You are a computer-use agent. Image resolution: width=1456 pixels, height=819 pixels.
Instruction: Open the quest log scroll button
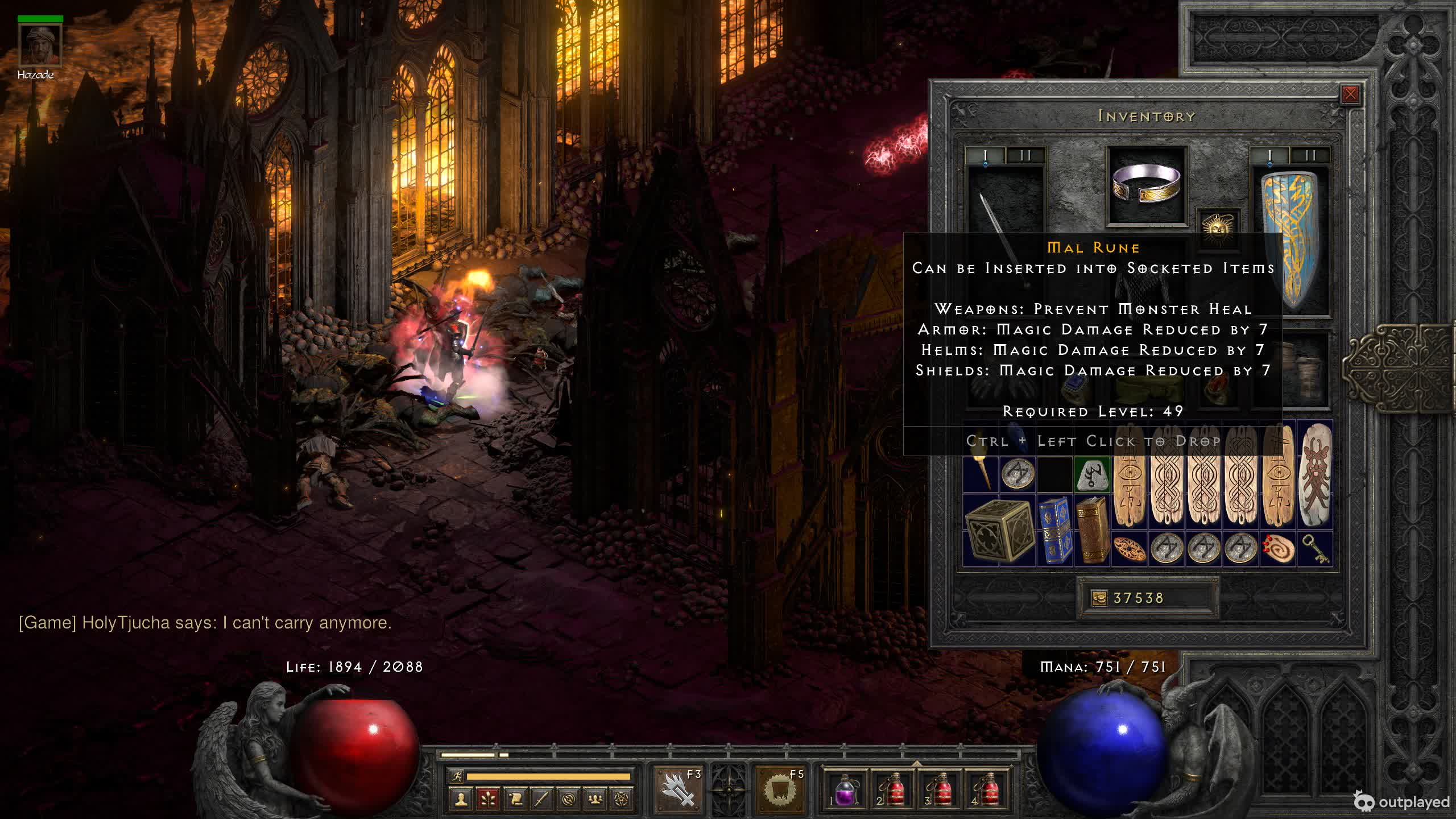[515, 799]
